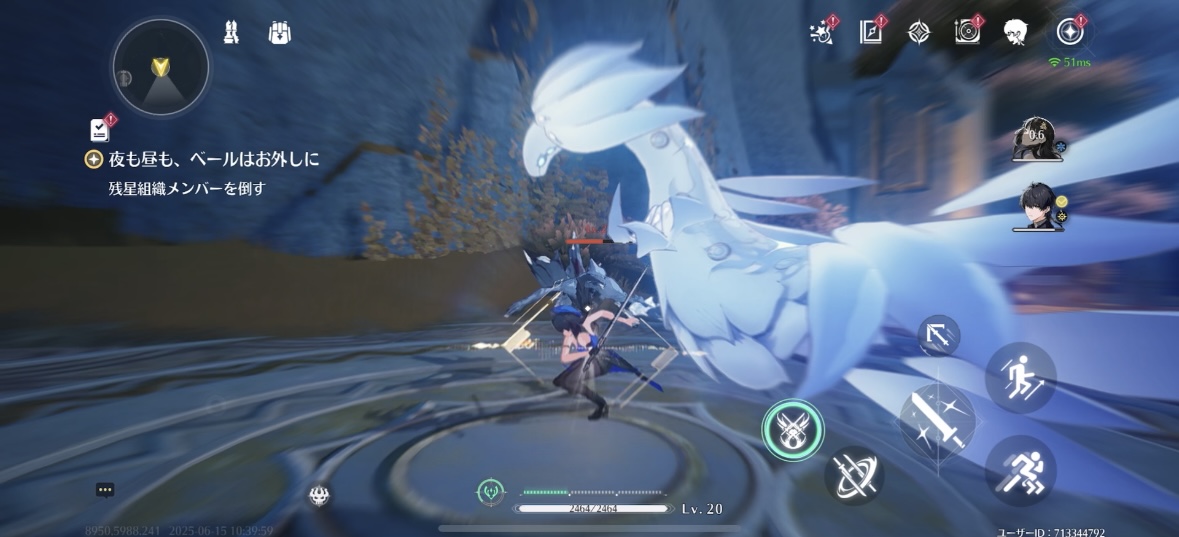Select the tracked quest 夜も昼も、ベールはお外しに
Viewport: 1179px width, 537px height.
[212, 158]
